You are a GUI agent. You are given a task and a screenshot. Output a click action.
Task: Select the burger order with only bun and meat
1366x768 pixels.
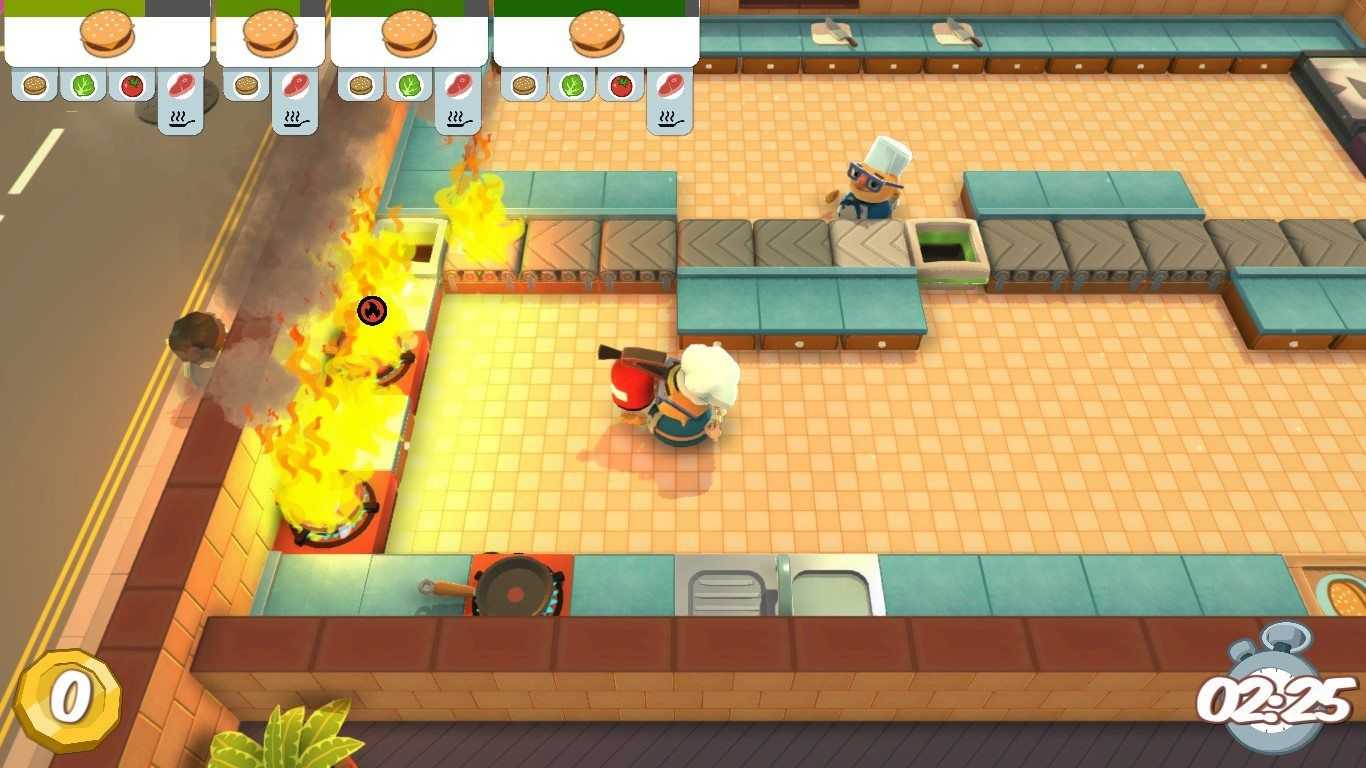(270, 35)
